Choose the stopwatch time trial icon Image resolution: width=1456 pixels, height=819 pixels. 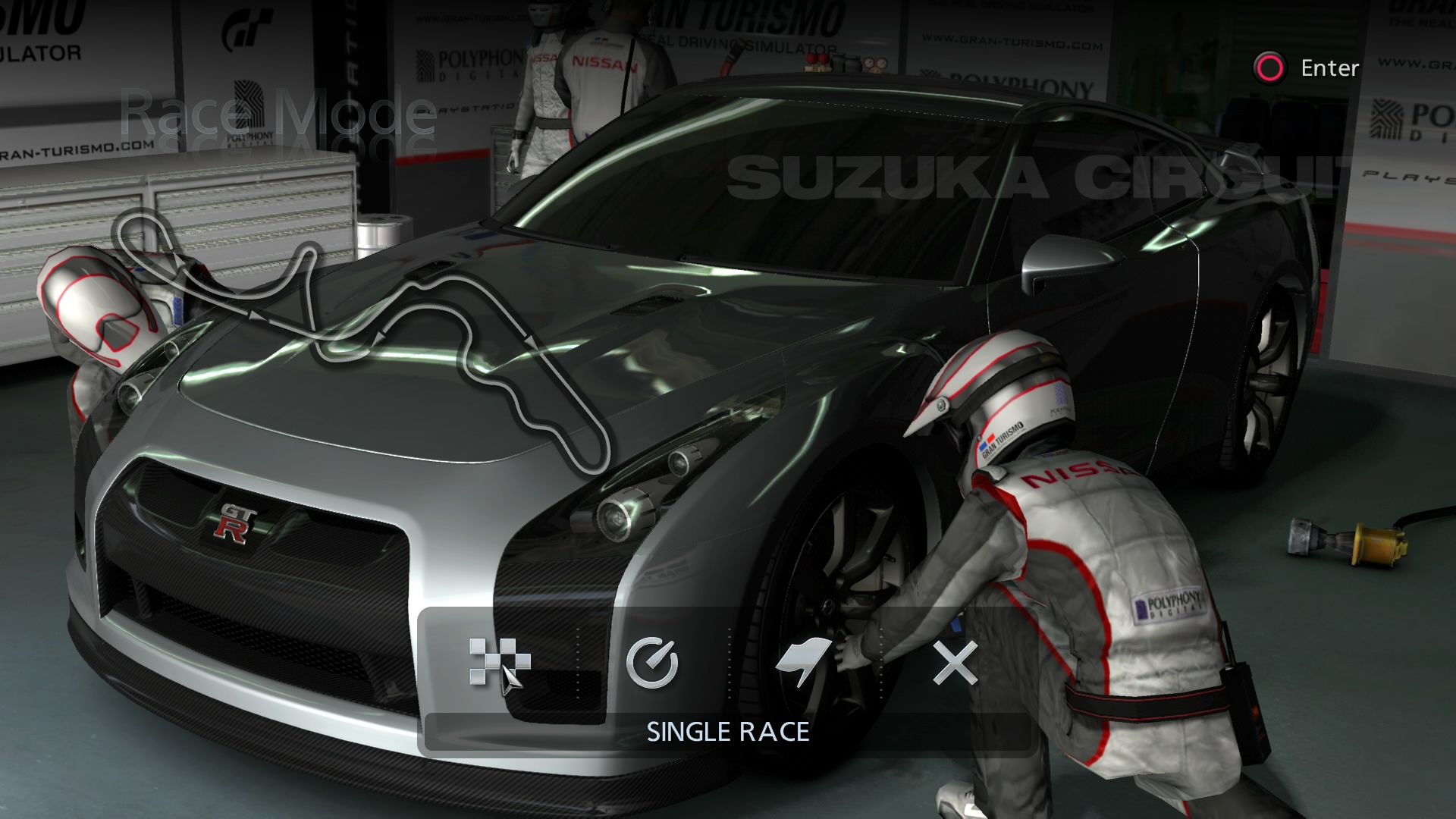tap(652, 662)
